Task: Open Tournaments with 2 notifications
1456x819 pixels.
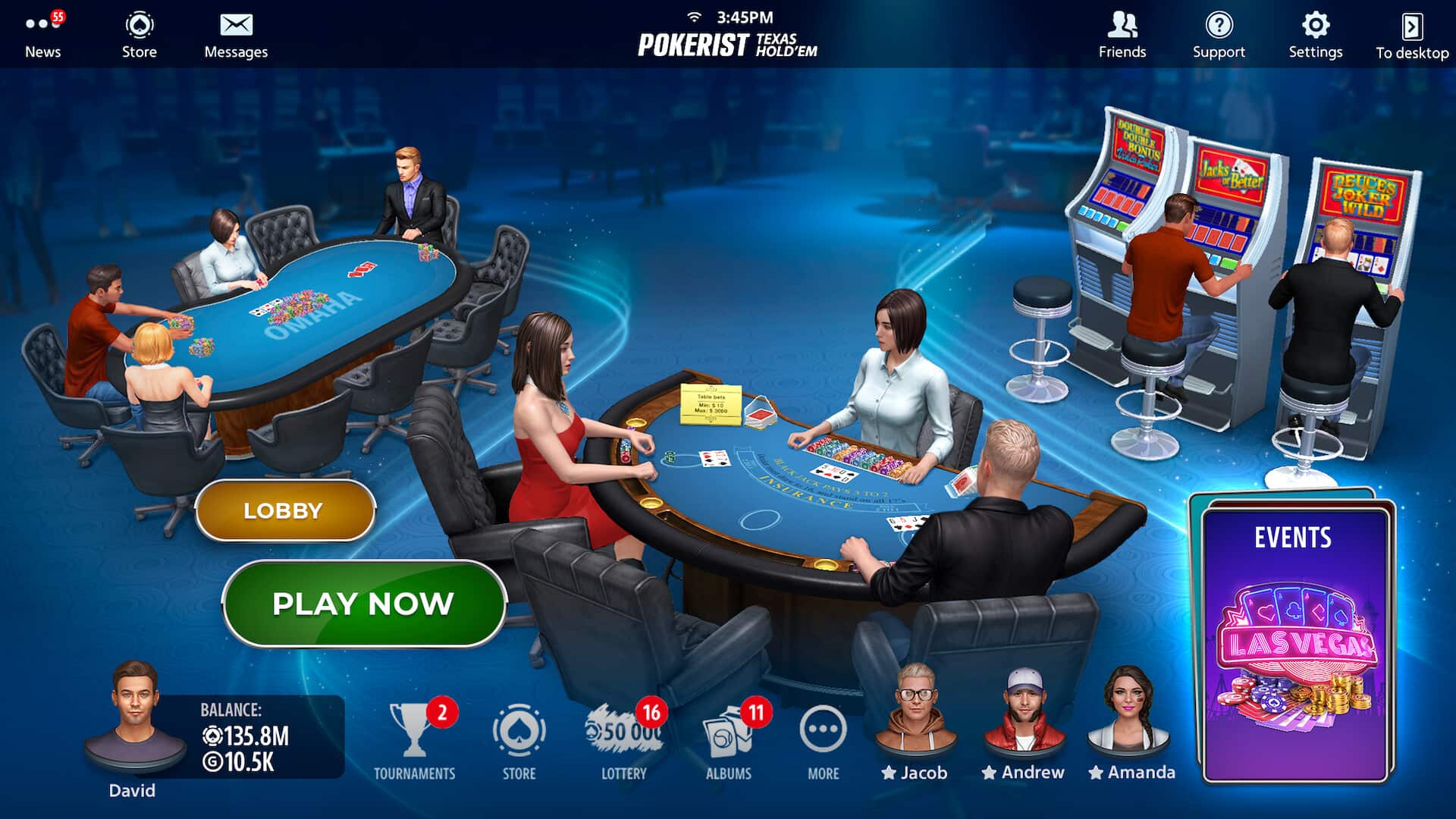Action: (414, 732)
